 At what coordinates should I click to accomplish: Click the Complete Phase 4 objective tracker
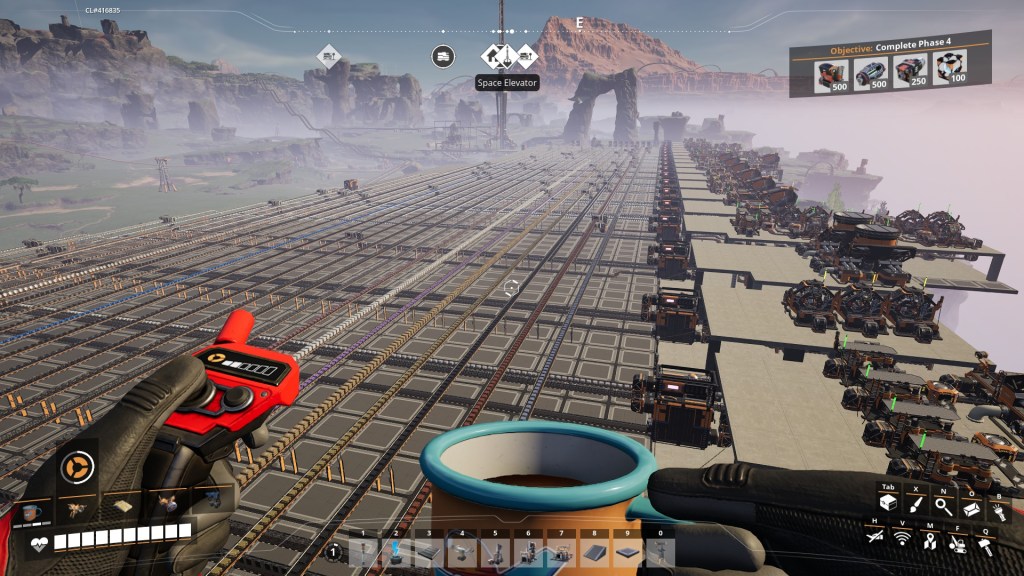click(x=890, y=64)
